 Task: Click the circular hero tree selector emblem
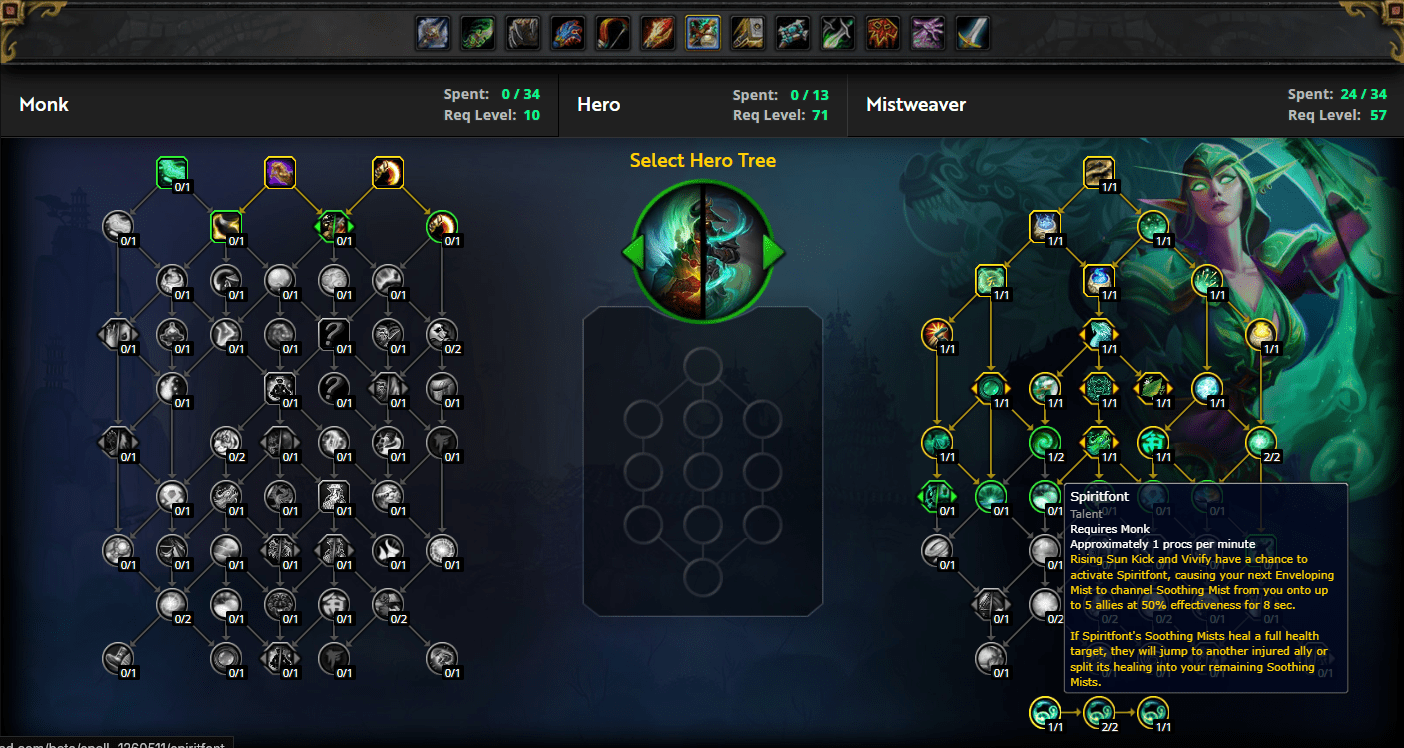pos(702,252)
